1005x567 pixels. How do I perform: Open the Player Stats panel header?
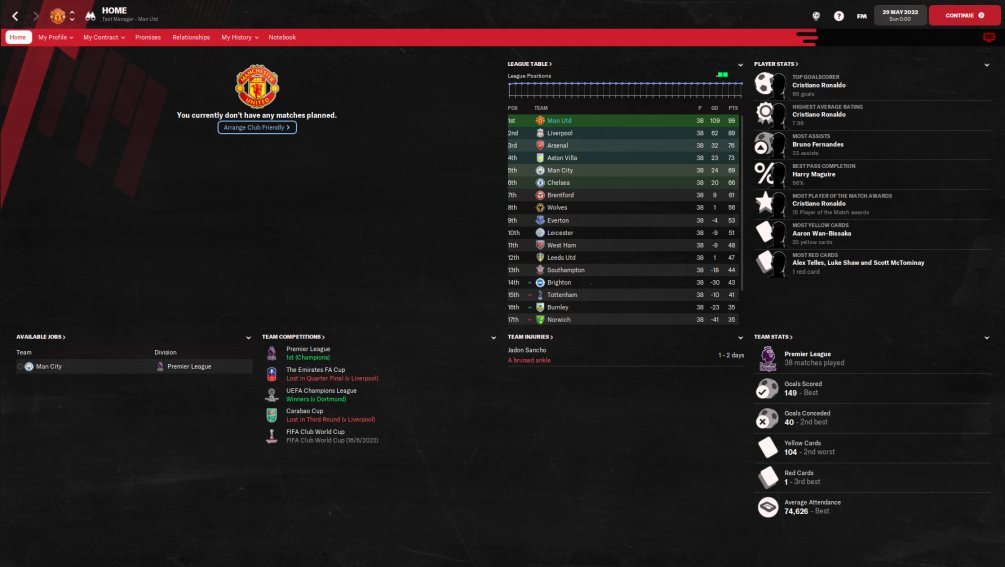[774, 64]
